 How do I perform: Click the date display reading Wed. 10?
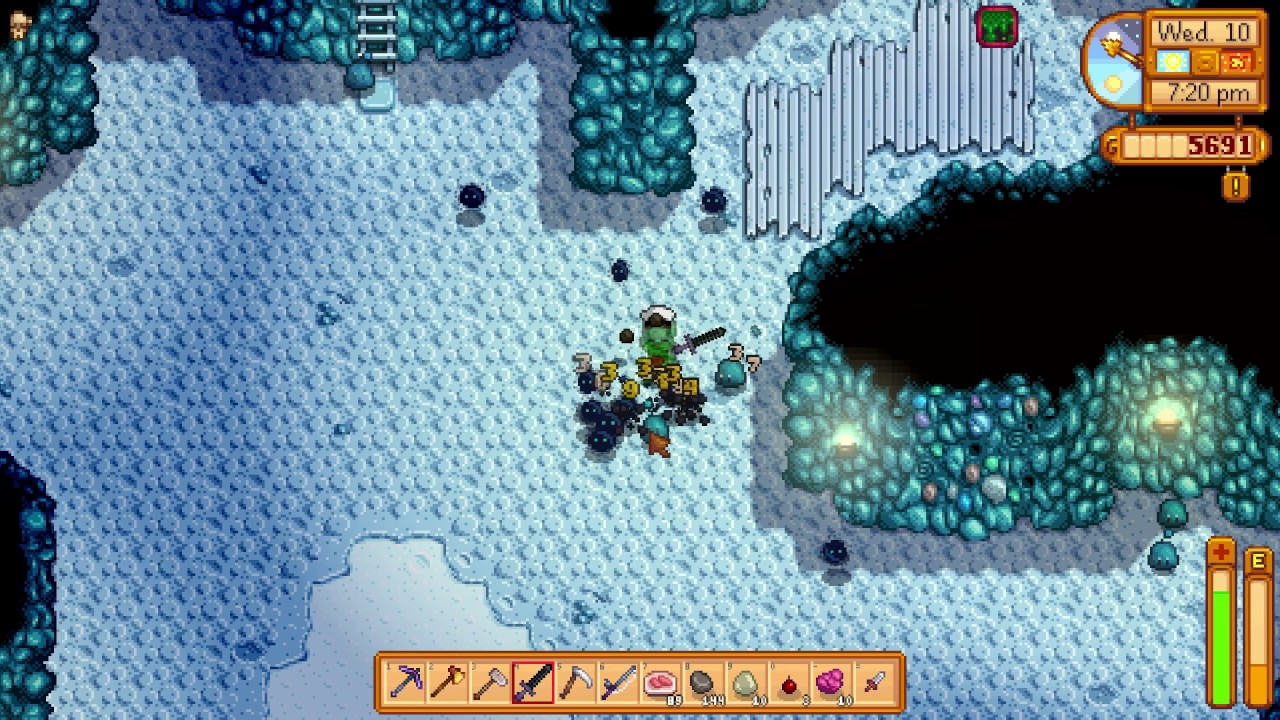[x=1205, y=33]
